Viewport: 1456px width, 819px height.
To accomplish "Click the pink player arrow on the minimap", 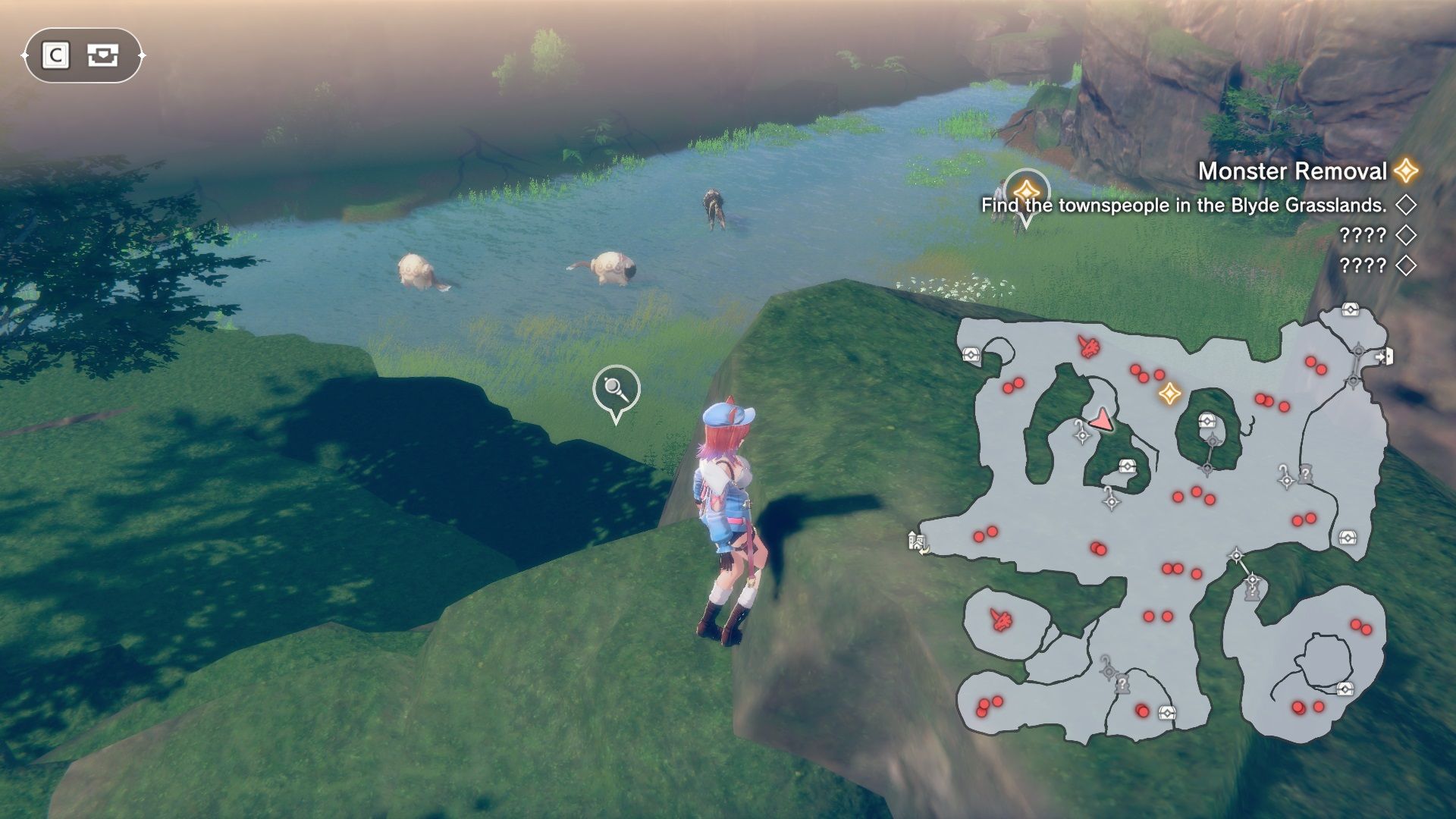I will pos(1103,419).
